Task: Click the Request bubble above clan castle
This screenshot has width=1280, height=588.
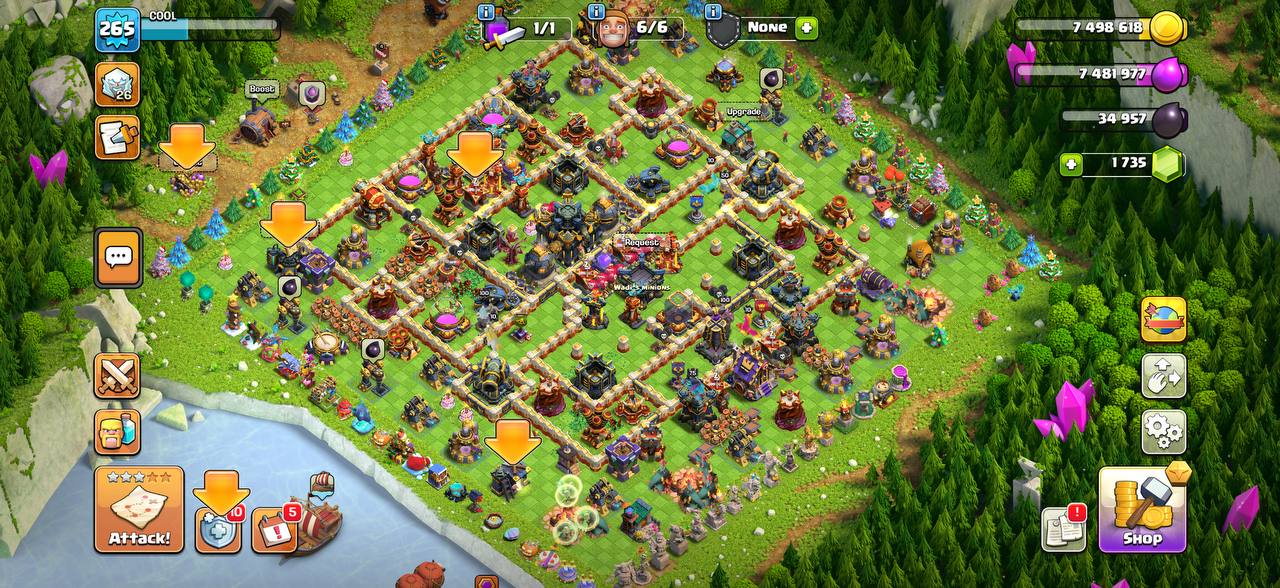Action: pyautogui.click(x=641, y=242)
